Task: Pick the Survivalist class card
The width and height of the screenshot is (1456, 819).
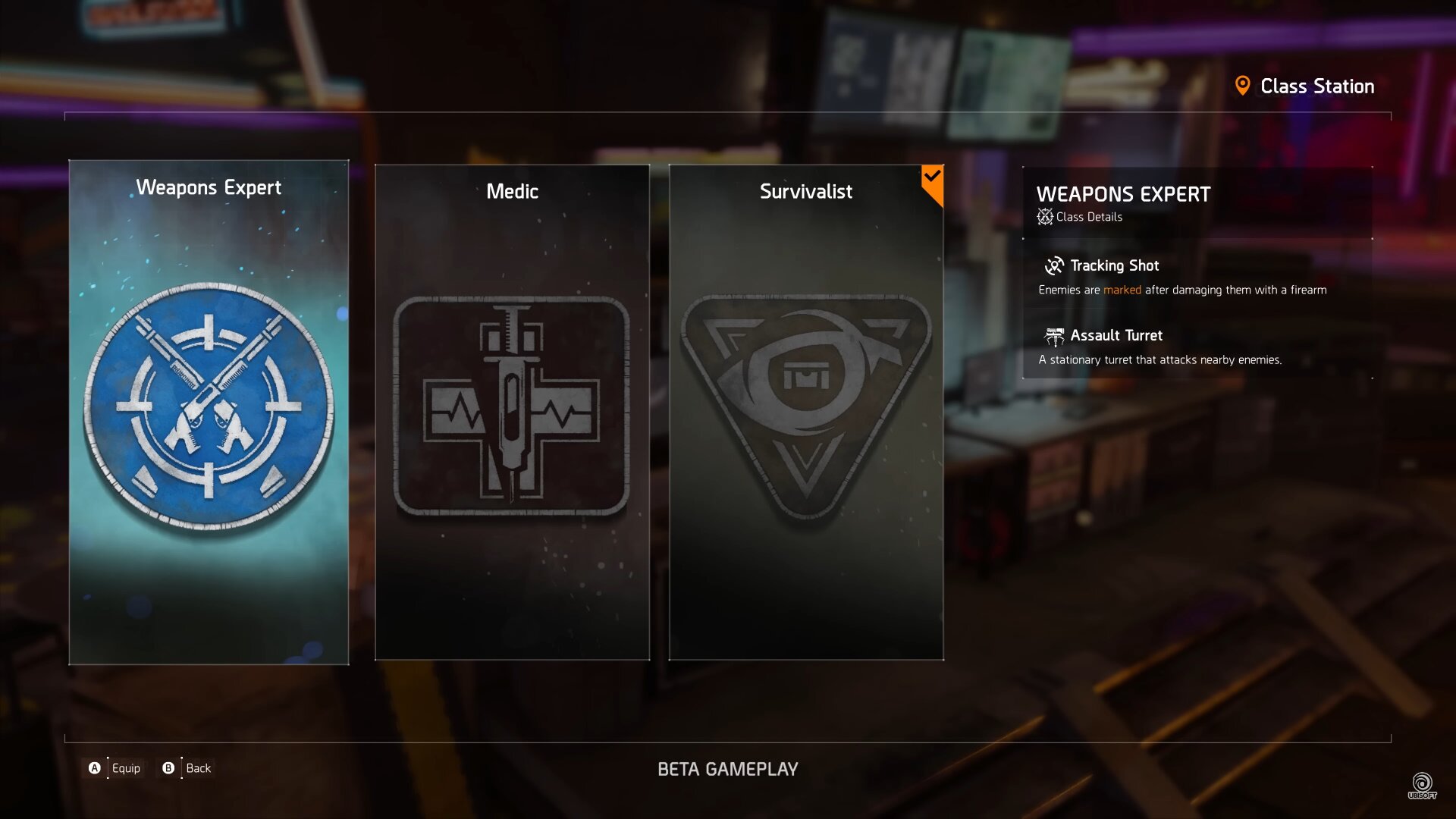Action: point(806,412)
